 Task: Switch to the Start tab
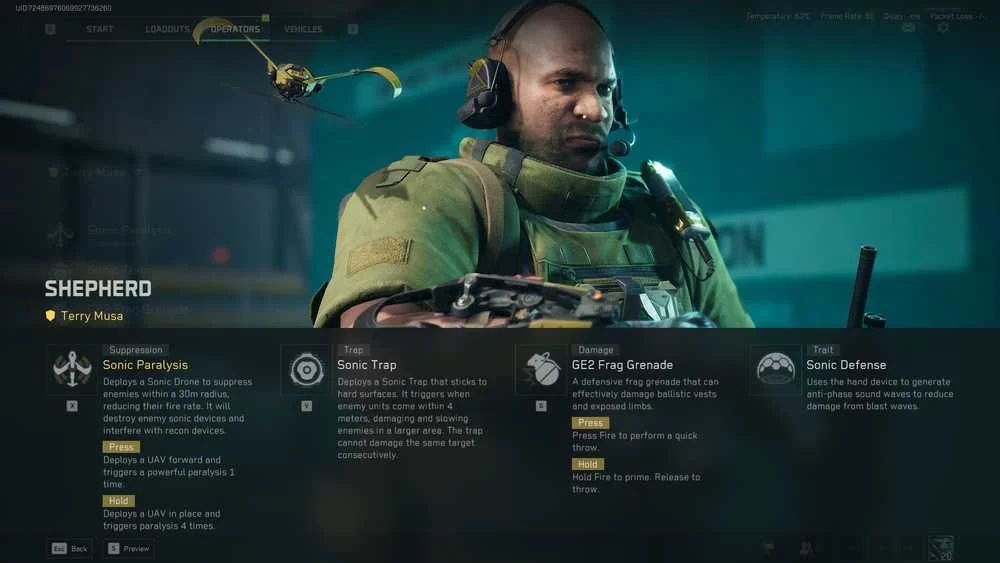[x=100, y=29]
